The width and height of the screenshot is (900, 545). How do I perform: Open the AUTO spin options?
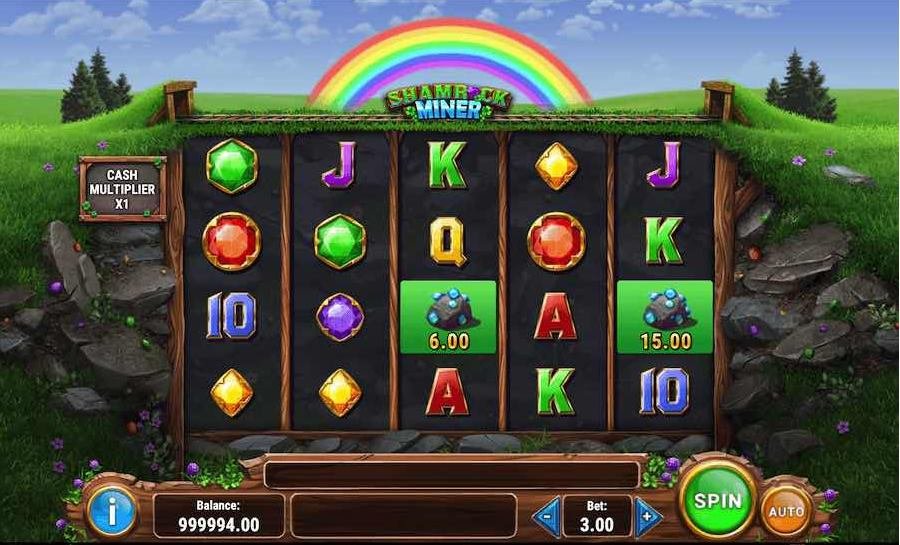pos(786,512)
